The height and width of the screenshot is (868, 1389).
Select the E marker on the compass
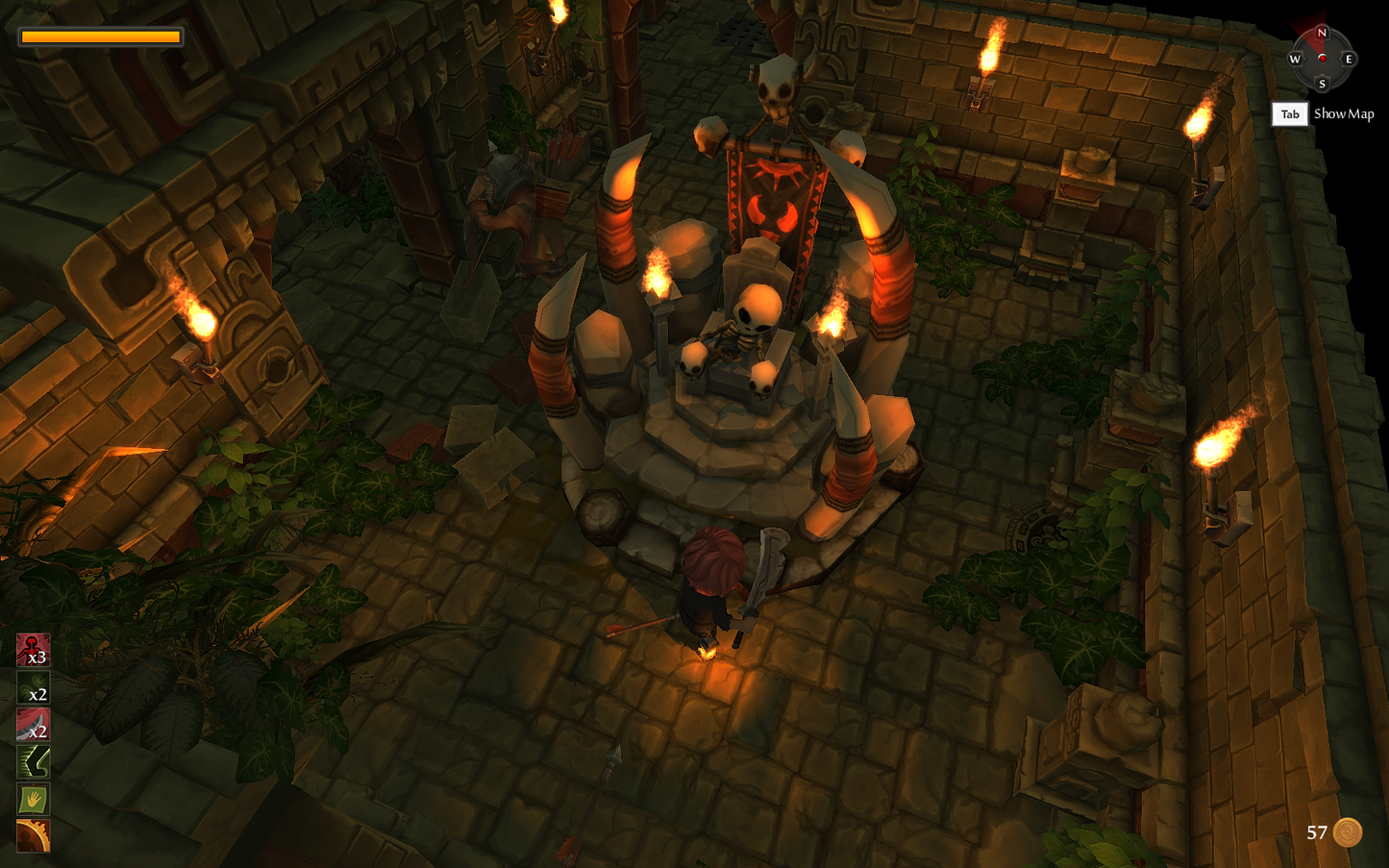[x=1350, y=60]
